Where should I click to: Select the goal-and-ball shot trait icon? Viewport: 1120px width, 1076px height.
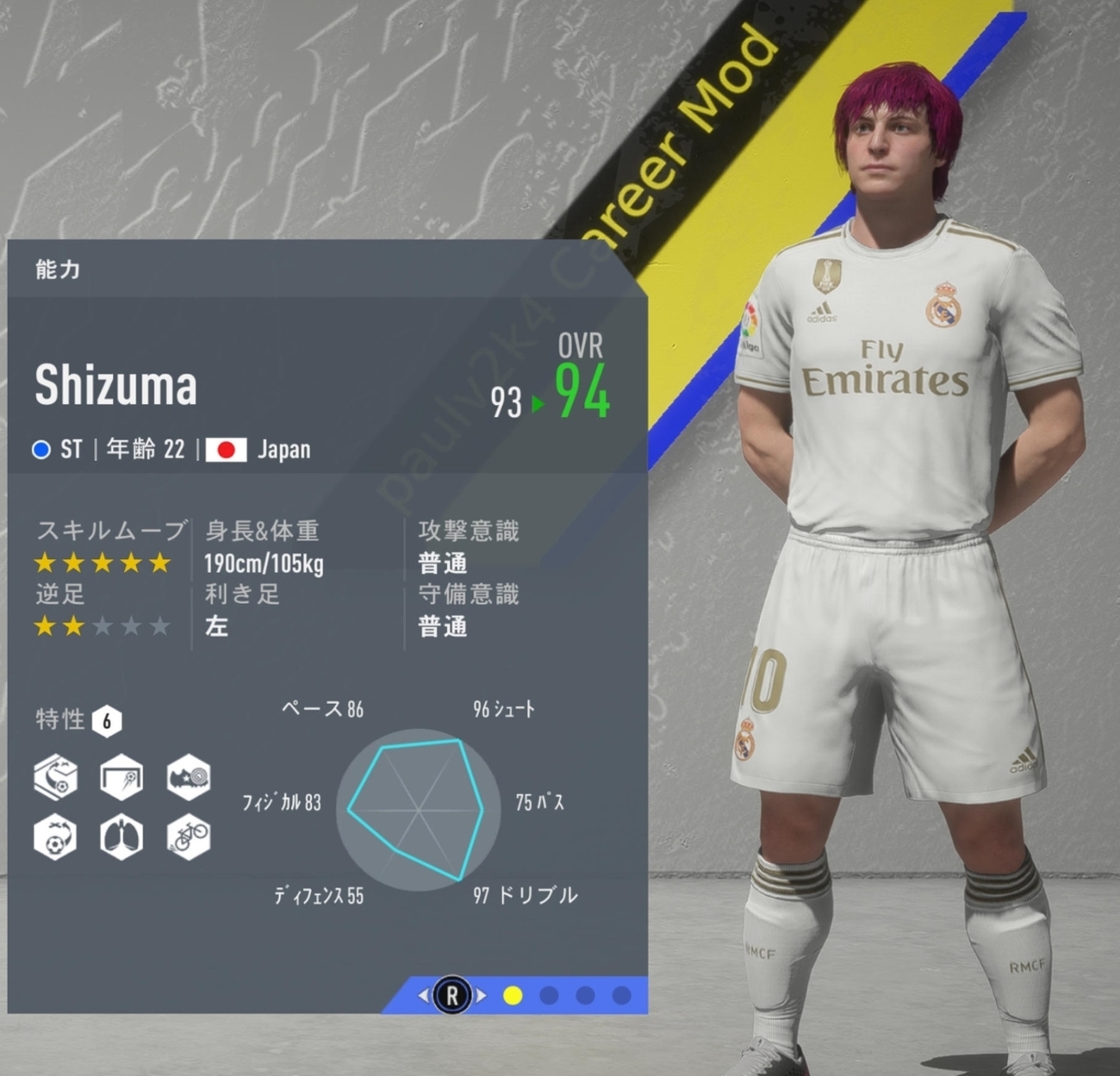(121, 777)
